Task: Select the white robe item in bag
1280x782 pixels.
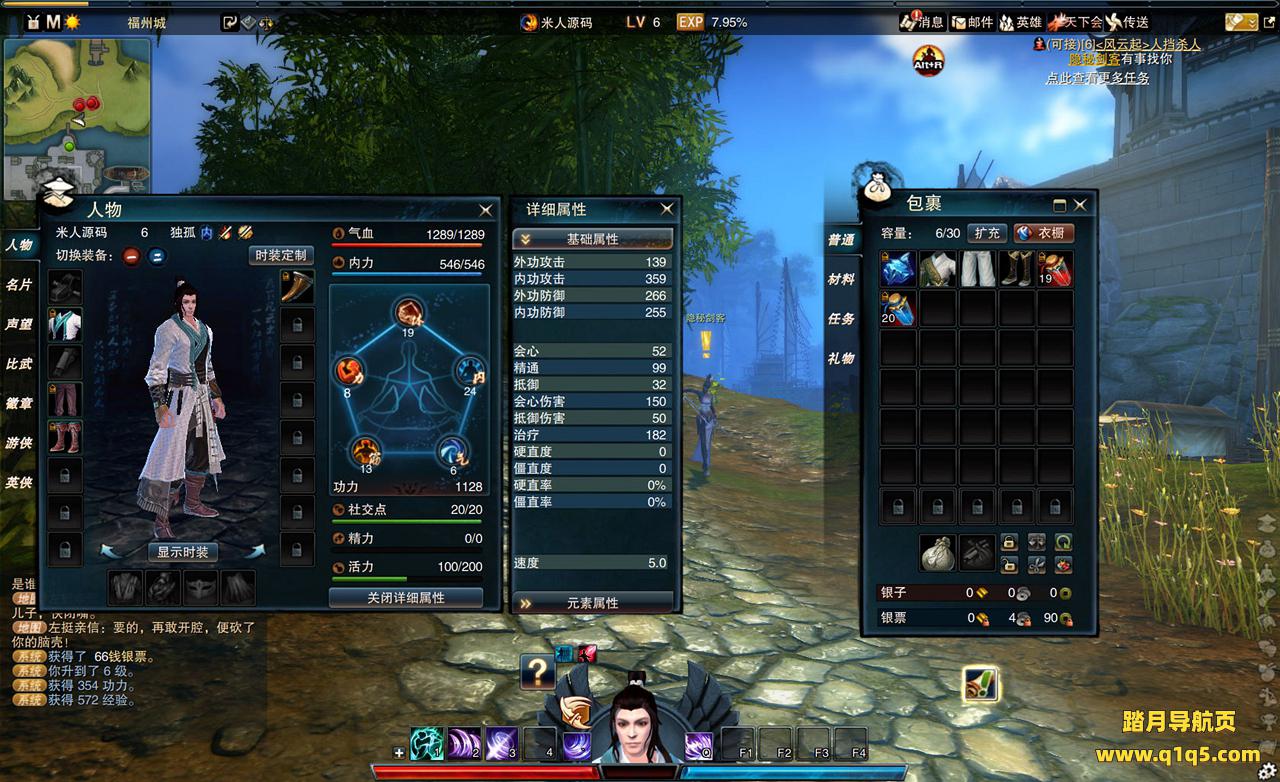Action: 938,269
